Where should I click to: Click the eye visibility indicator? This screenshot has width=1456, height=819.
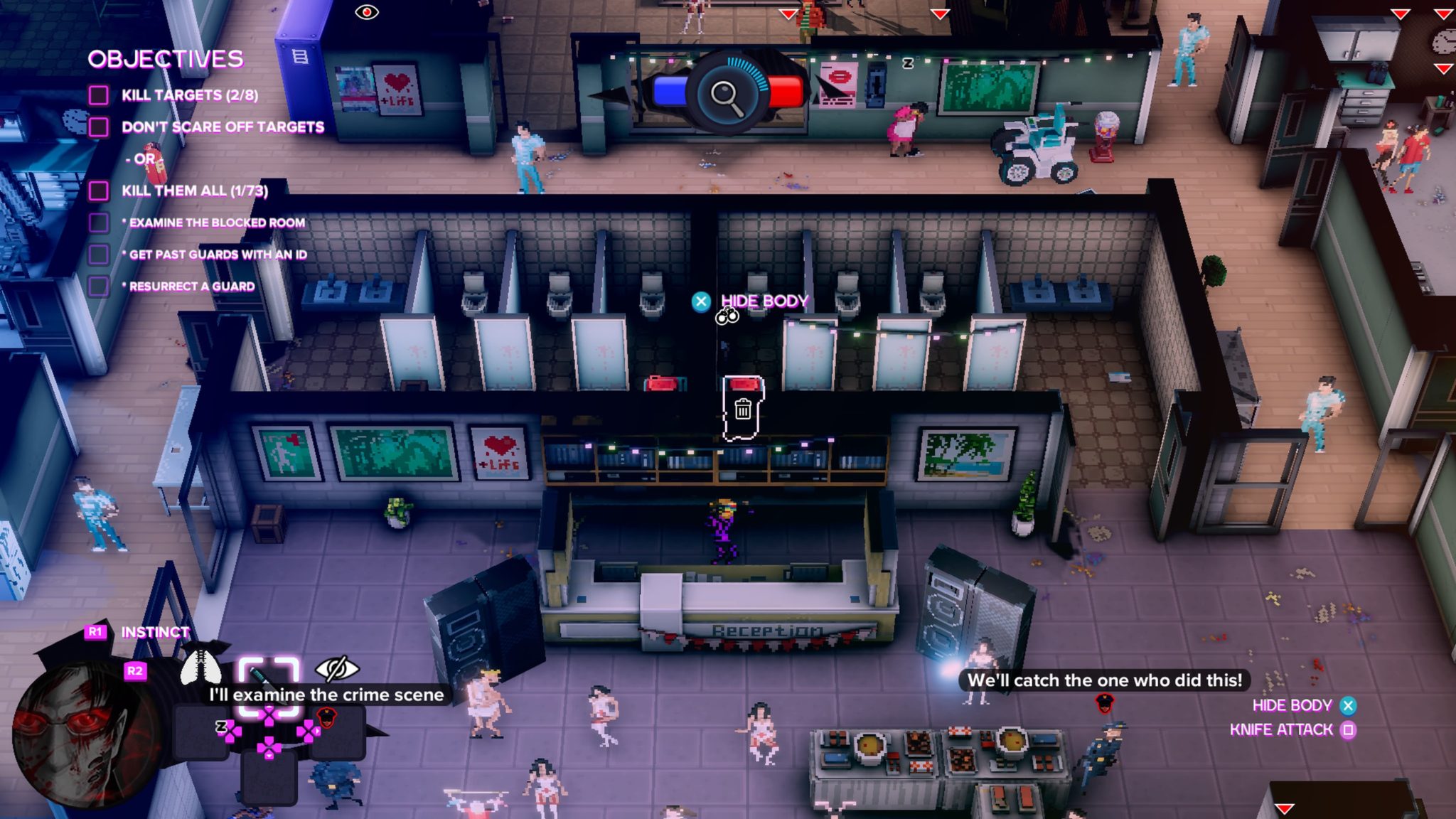pos(367,12)
